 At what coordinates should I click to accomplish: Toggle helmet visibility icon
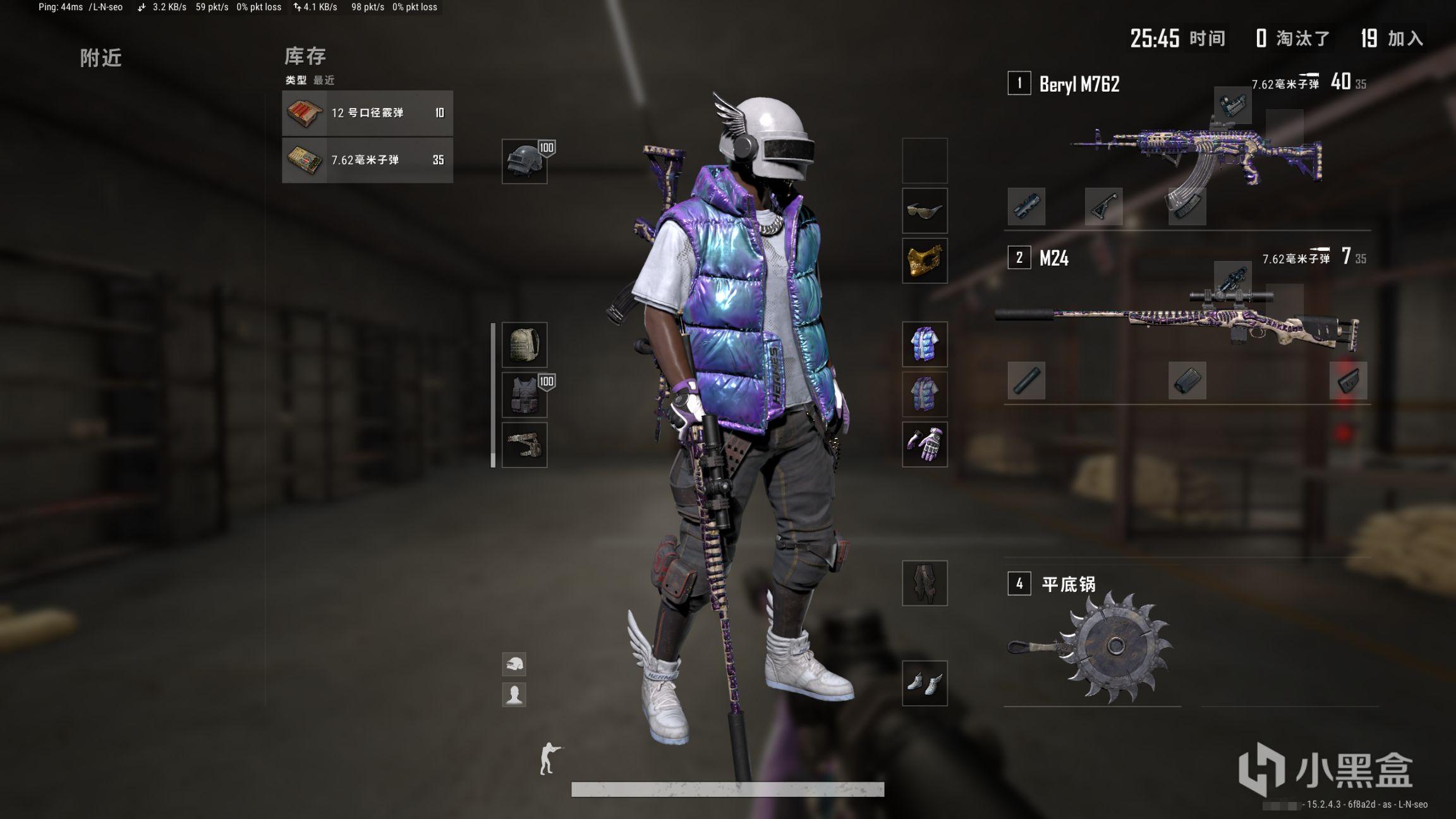click(514, 664)
